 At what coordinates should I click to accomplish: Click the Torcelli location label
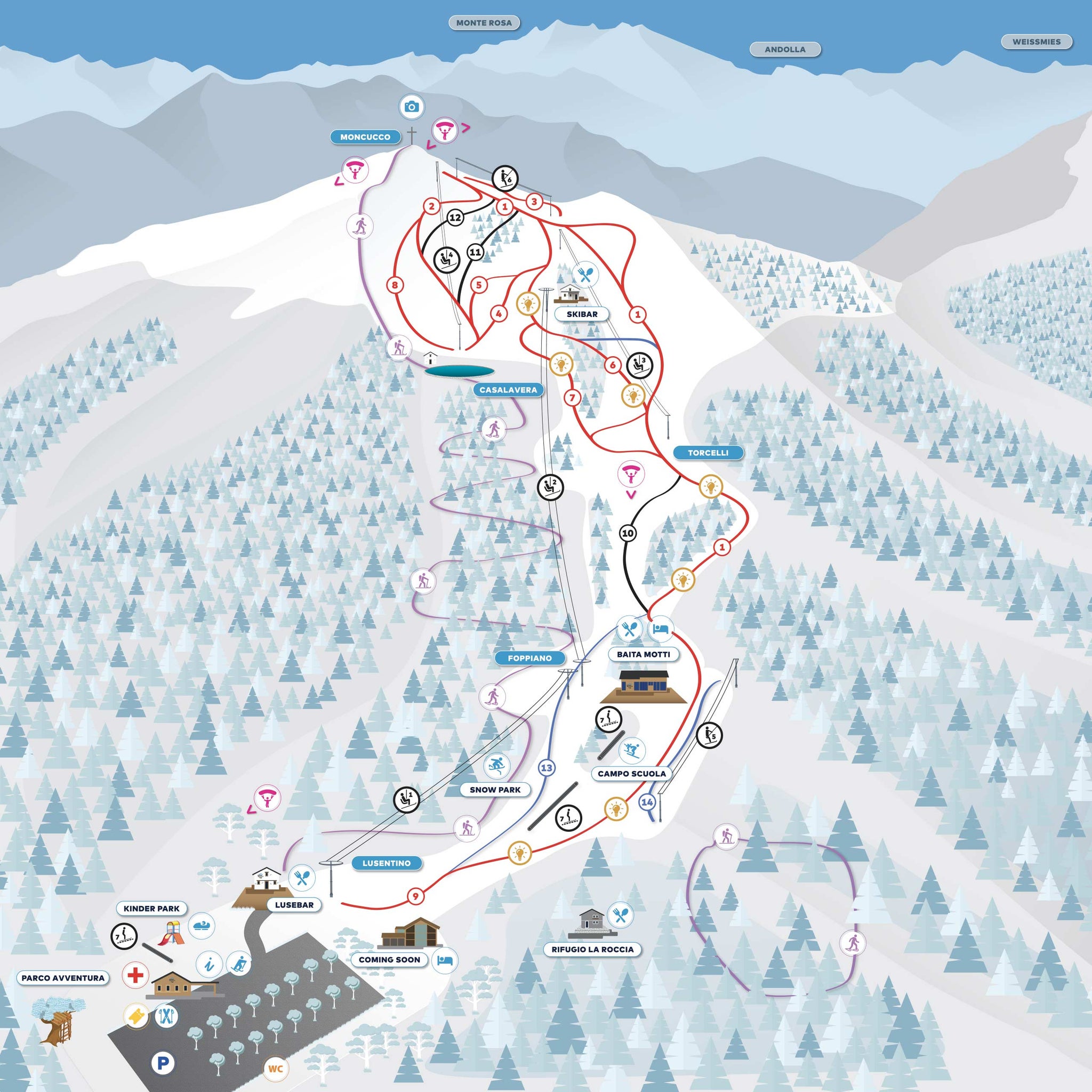708,453
